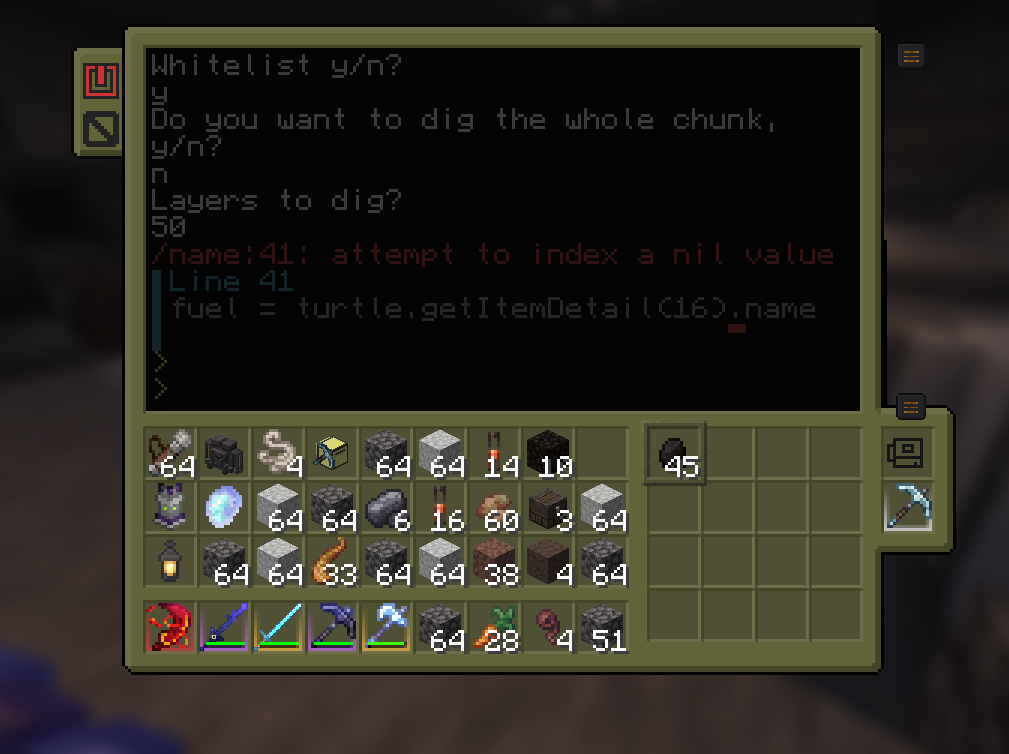Select the modem upgrade slot above pickaxe
Viewport: 1009px width, 754px height.
click(909, 452)
